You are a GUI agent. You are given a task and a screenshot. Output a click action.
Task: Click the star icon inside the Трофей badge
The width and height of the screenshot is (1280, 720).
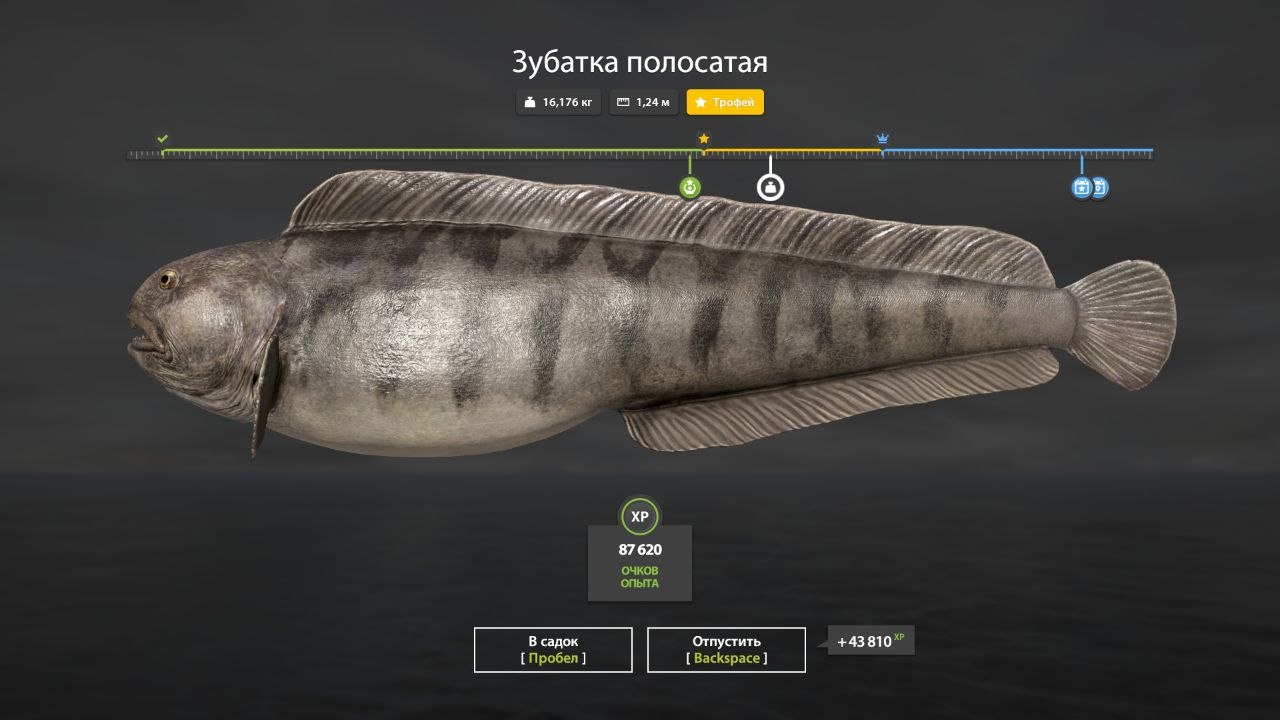pos(699,102)
